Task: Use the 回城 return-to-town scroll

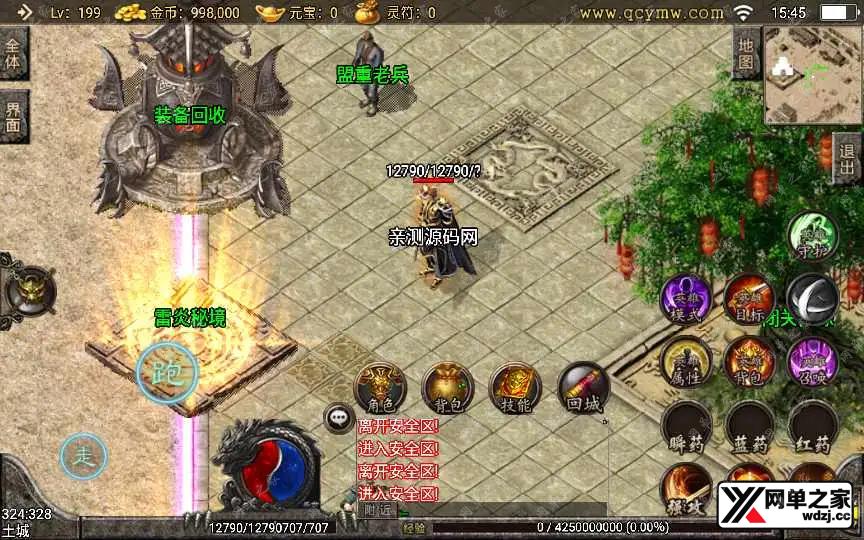Action: [x=582, y=387]
